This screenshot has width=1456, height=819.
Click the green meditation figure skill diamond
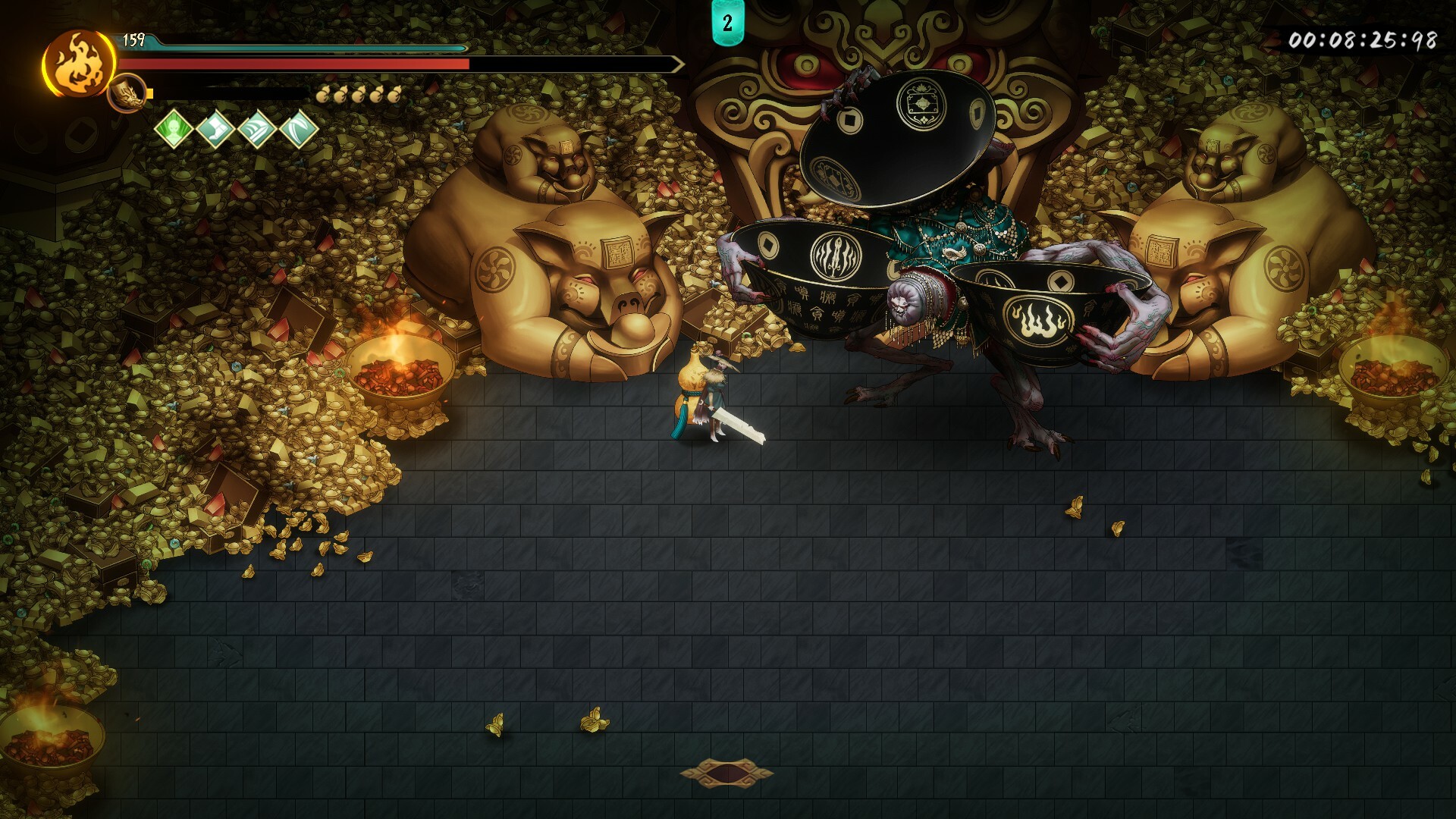click(173, 130)
